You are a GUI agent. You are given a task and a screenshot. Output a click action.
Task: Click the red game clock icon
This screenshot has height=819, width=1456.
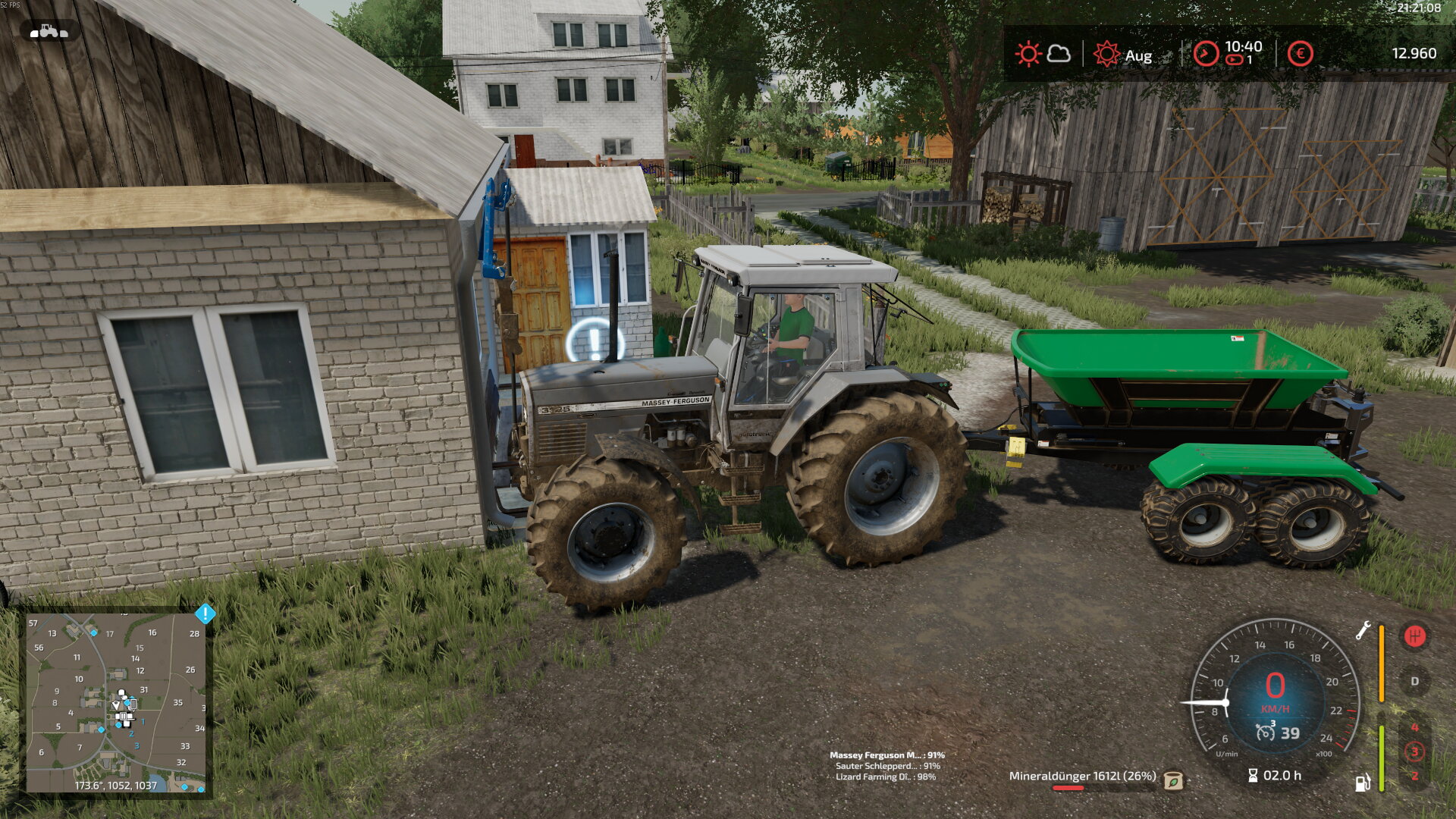pos(1206,54)
